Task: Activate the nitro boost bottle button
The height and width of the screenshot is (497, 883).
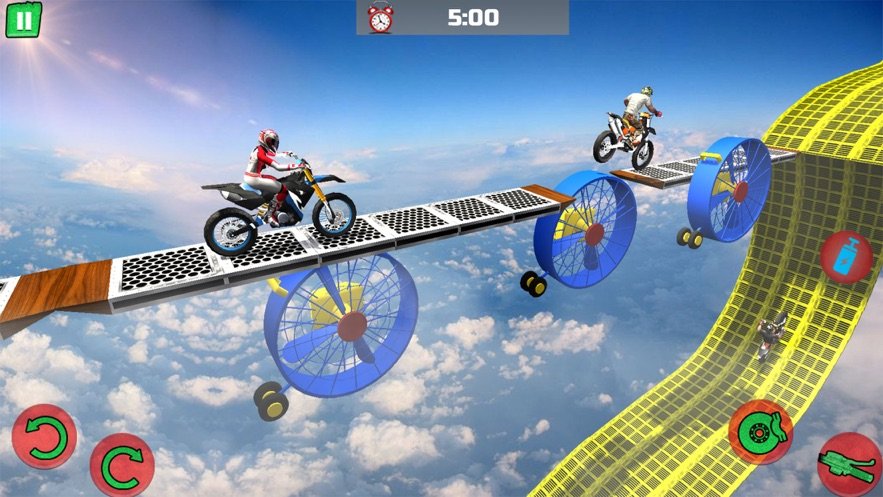Action: (847, 257)
